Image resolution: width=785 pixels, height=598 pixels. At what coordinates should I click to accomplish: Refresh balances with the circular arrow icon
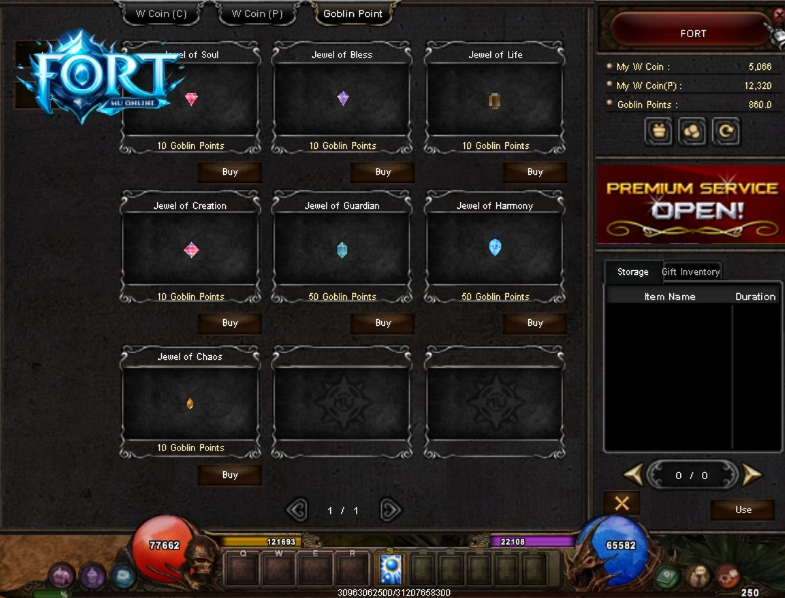(725, 131)
